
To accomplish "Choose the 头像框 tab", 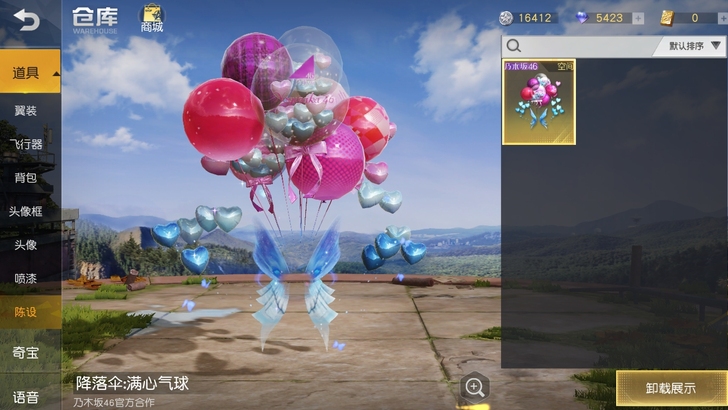I will (x=26, y=211).
